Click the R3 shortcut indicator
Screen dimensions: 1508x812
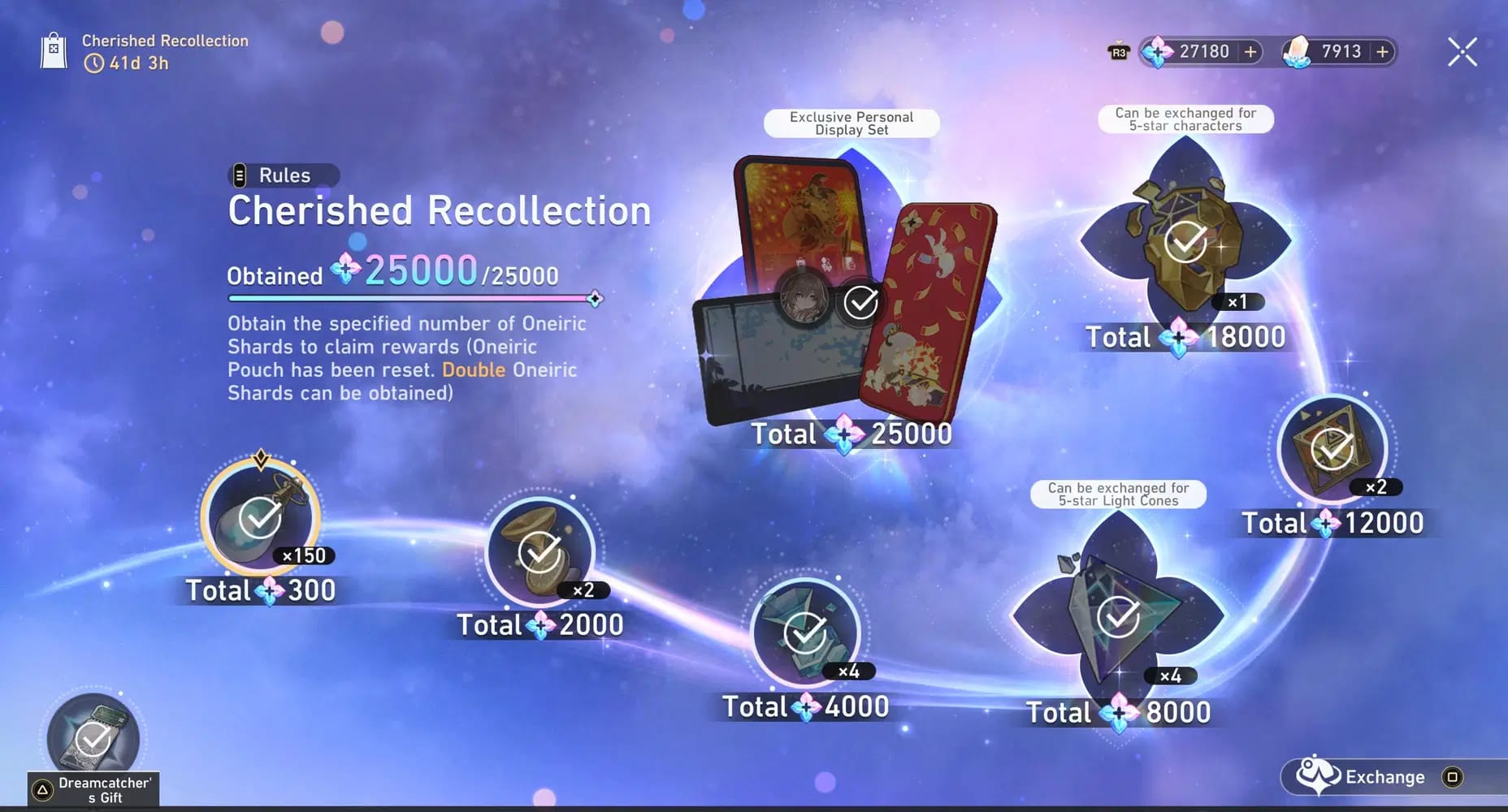tap(1120, 51)
